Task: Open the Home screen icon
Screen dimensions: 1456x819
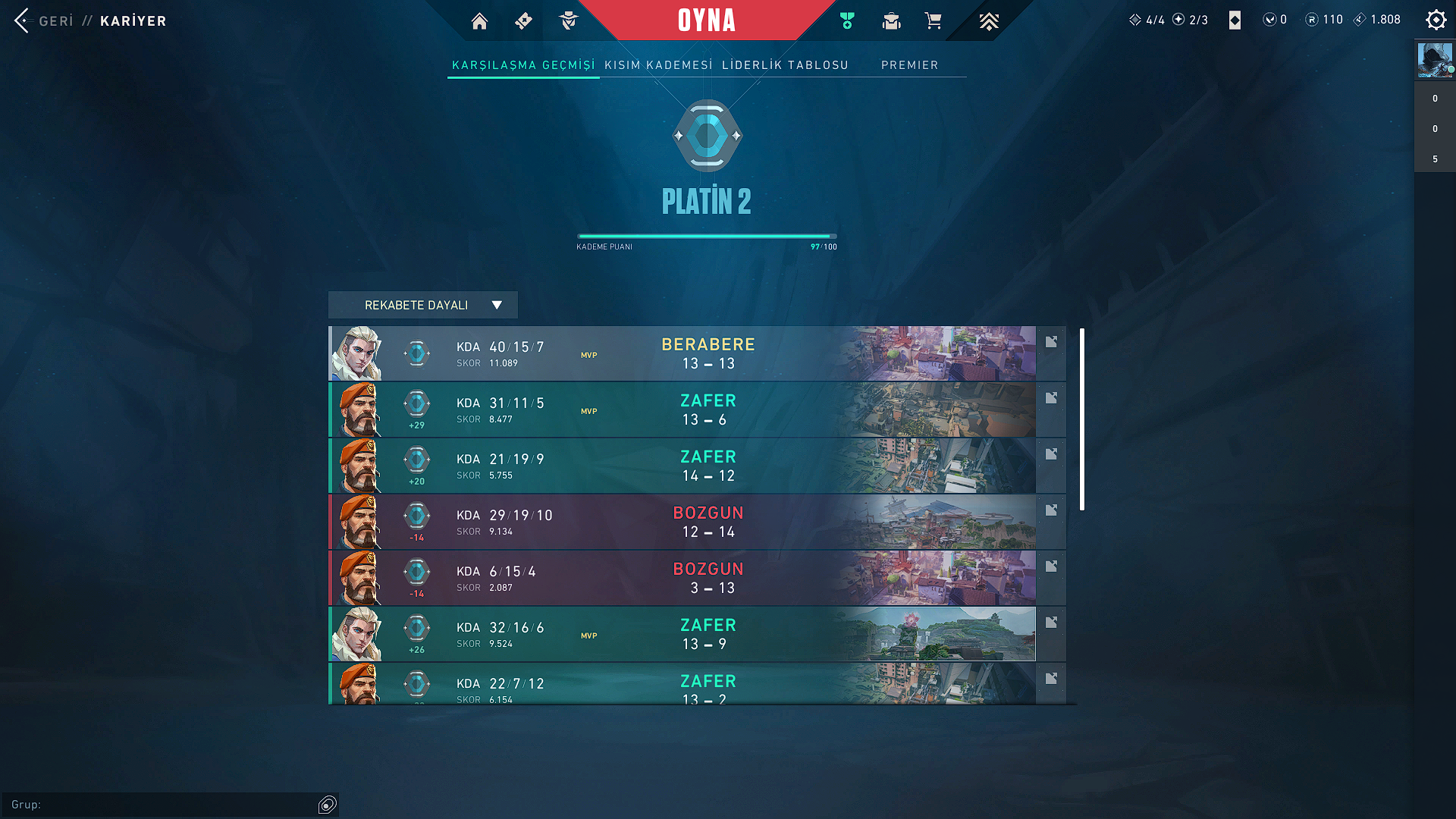Action: pyautogui.click(x=479, y=20)
